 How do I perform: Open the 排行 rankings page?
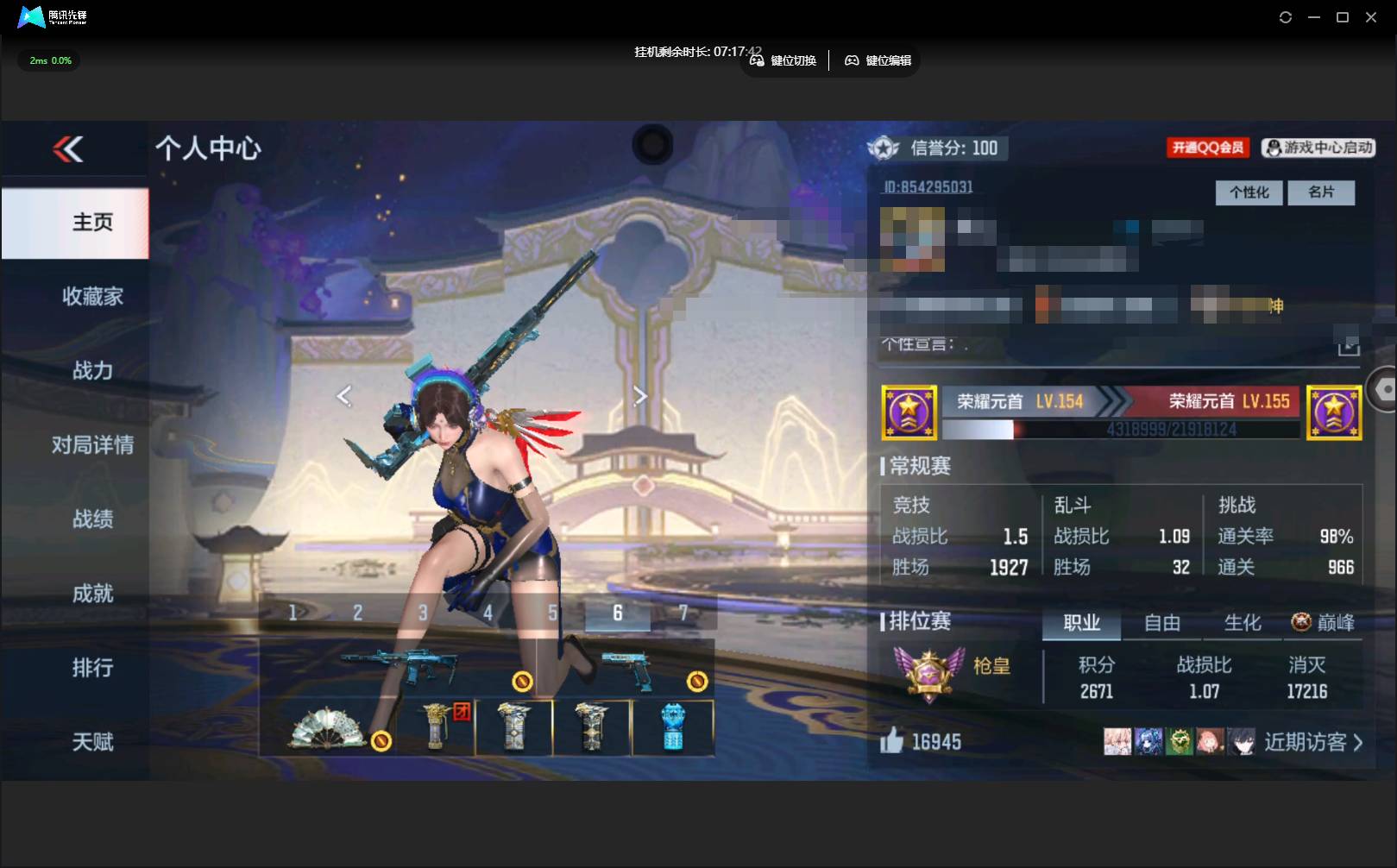pyautogui.click(x=92, y=667)
